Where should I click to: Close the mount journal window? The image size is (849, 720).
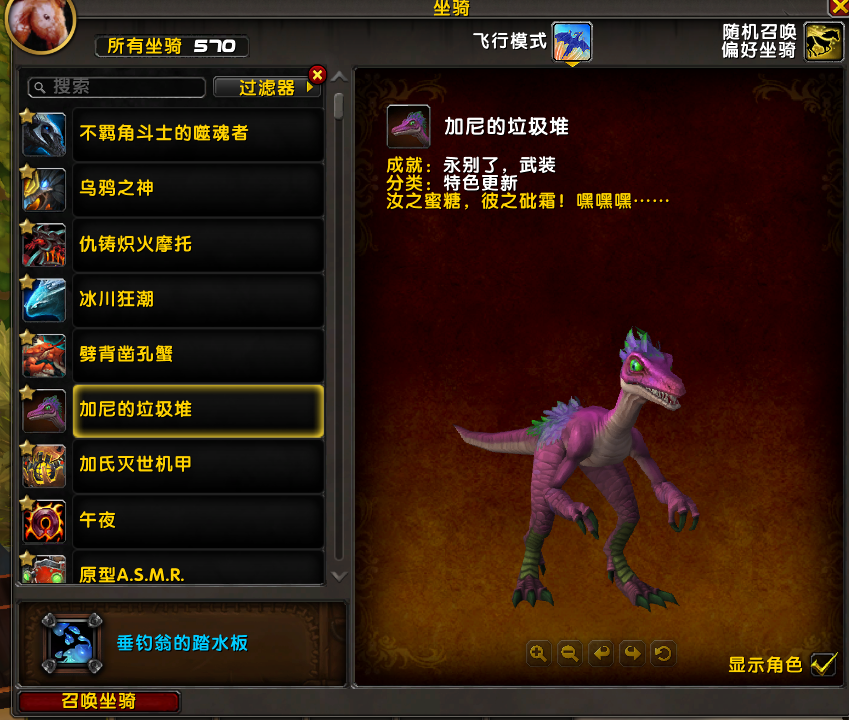pos(838,6)
